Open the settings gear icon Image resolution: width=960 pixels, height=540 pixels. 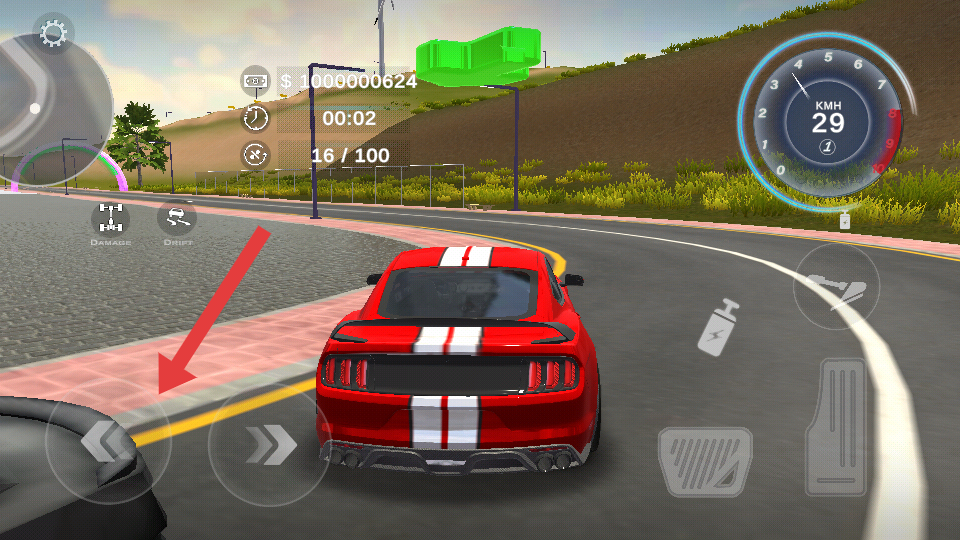[x=52, y=34]
